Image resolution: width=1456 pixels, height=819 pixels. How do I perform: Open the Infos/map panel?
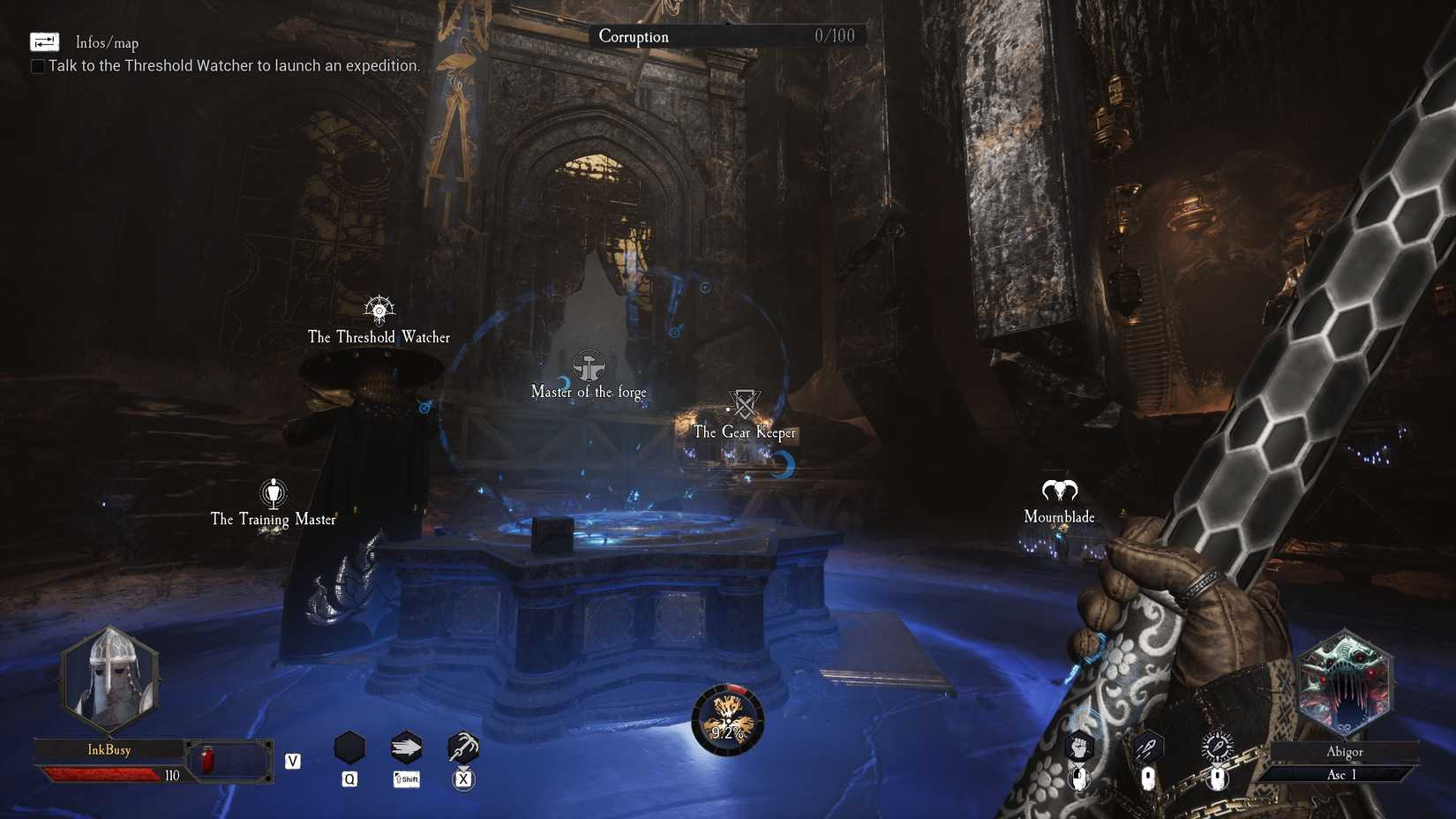(x=44, y=41)
